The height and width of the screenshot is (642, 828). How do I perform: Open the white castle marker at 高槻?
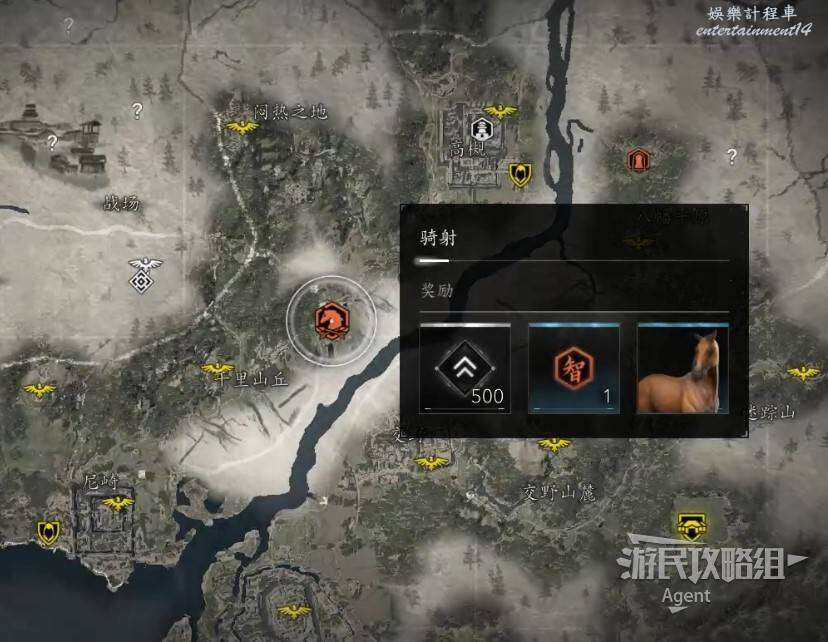pyautogui.click(x=482, y=130)
